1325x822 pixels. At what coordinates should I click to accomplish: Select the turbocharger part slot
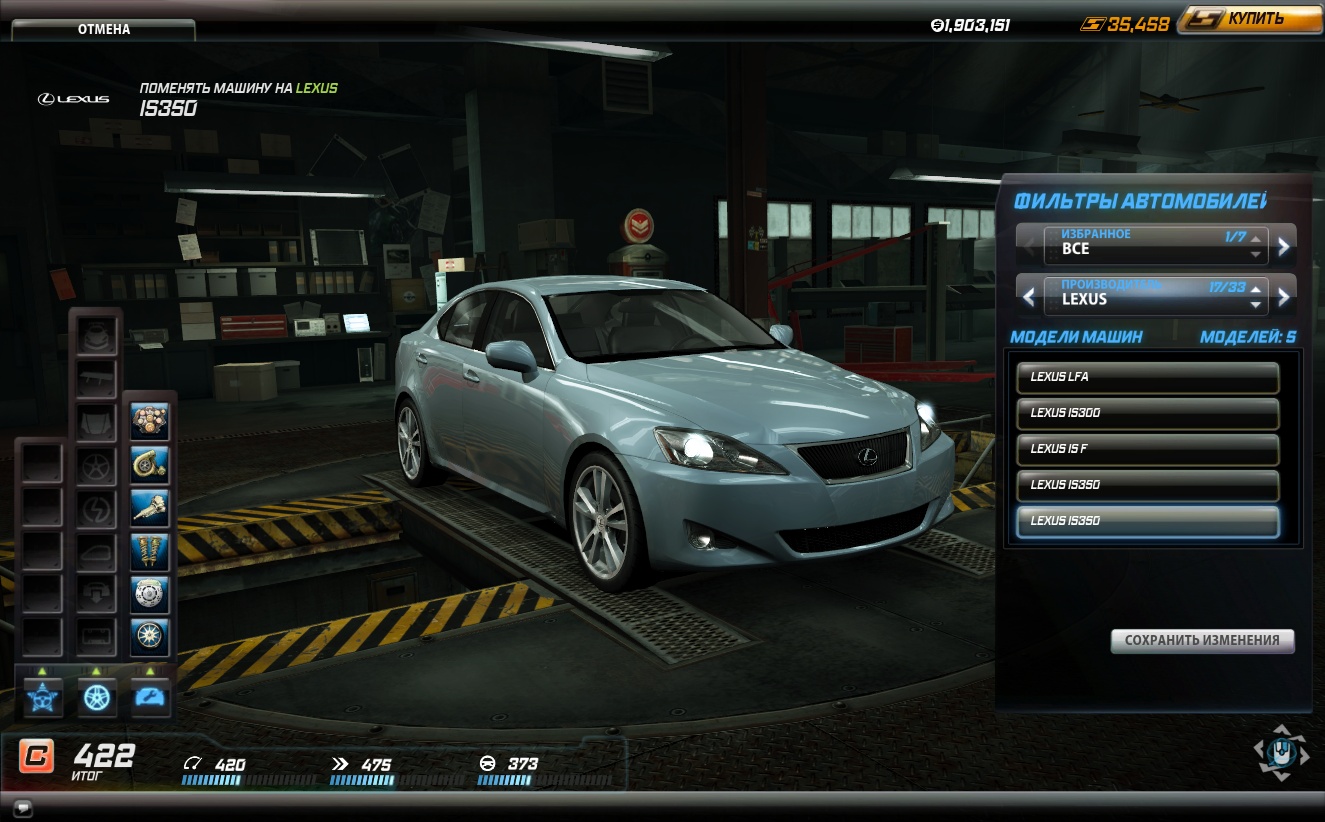pyautogui.click(x=150, y=465)
